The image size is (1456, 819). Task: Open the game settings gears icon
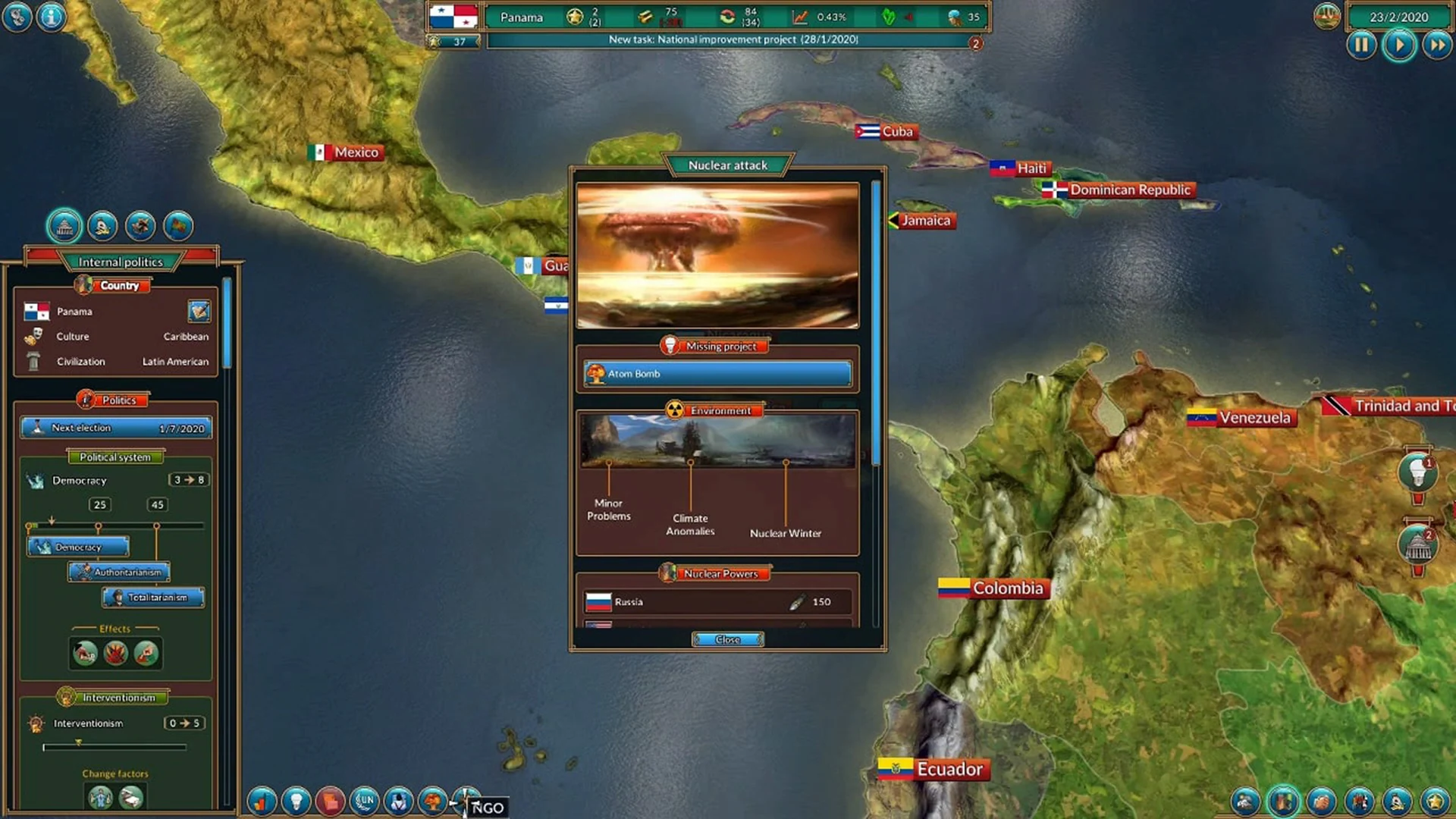click(x=17, y=17)
